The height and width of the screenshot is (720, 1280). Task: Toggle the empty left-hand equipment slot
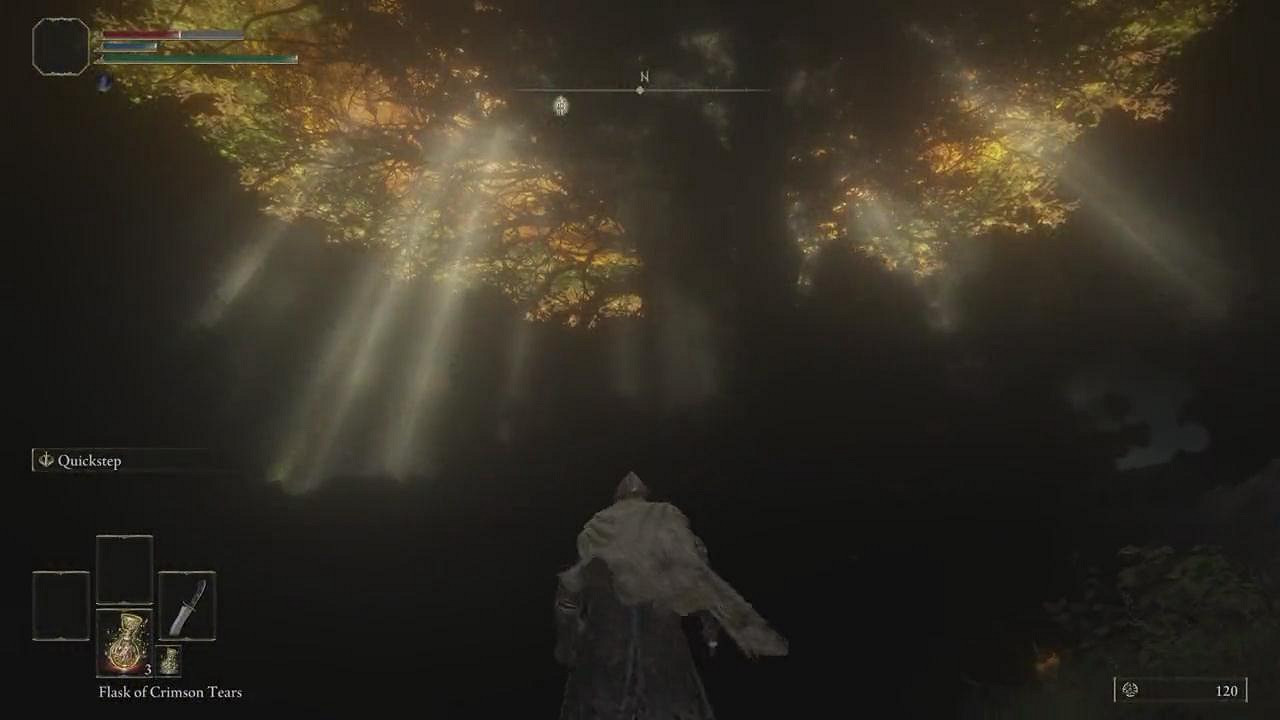(x=61, y=607)
